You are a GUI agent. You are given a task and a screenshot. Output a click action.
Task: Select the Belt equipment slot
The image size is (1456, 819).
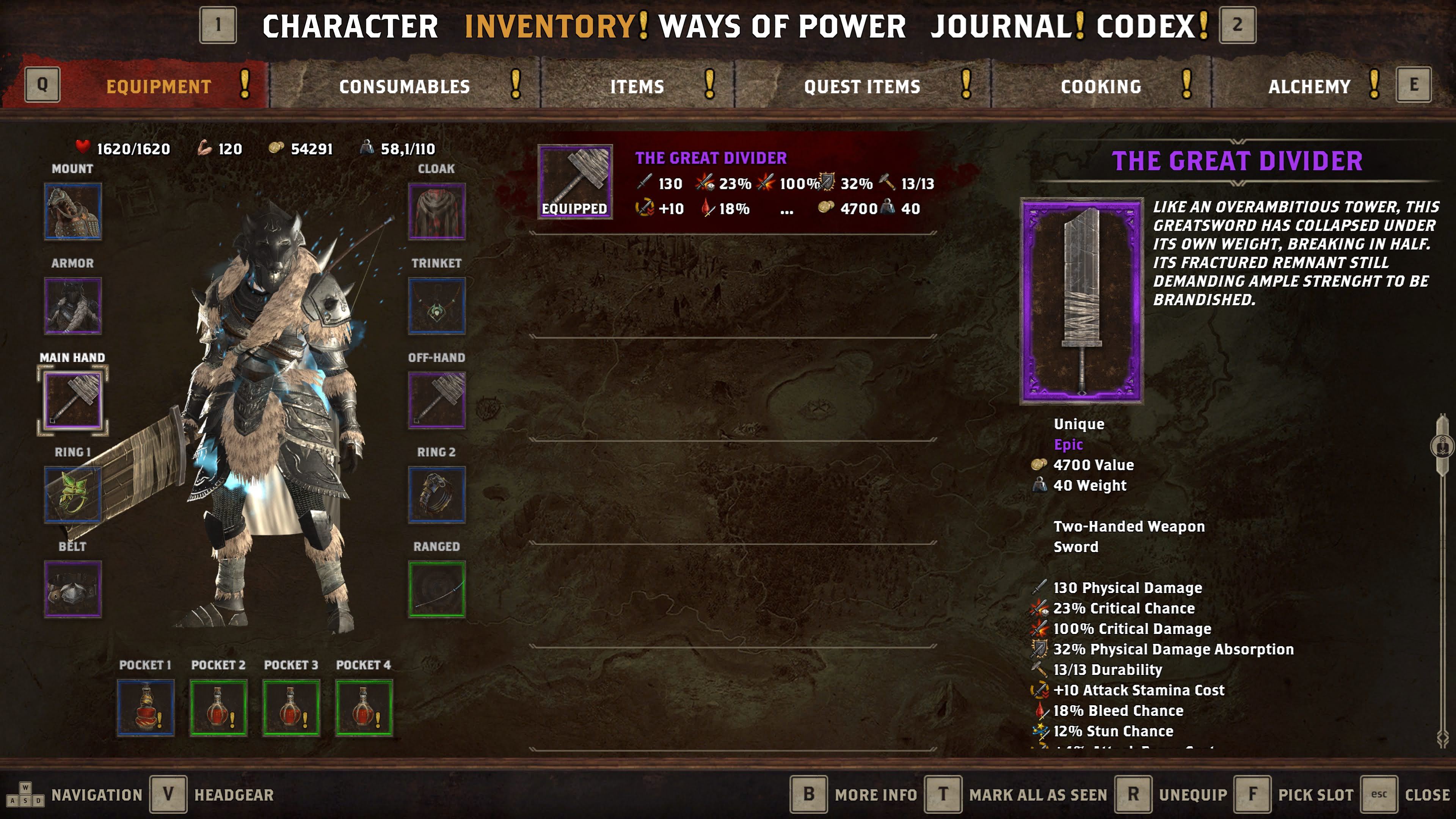[73, 589]
